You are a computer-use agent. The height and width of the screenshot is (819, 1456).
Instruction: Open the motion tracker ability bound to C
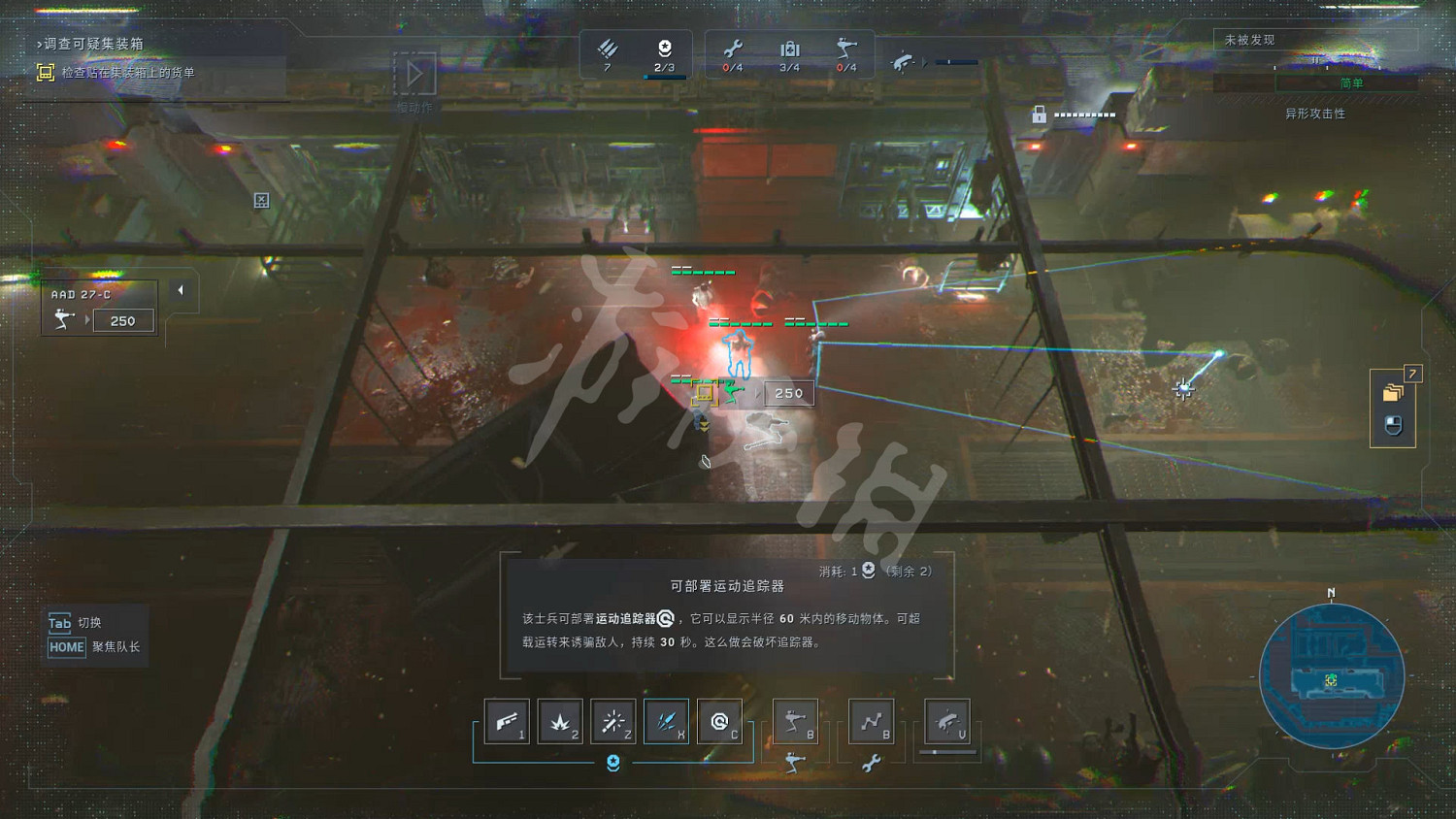coord(719,721)
